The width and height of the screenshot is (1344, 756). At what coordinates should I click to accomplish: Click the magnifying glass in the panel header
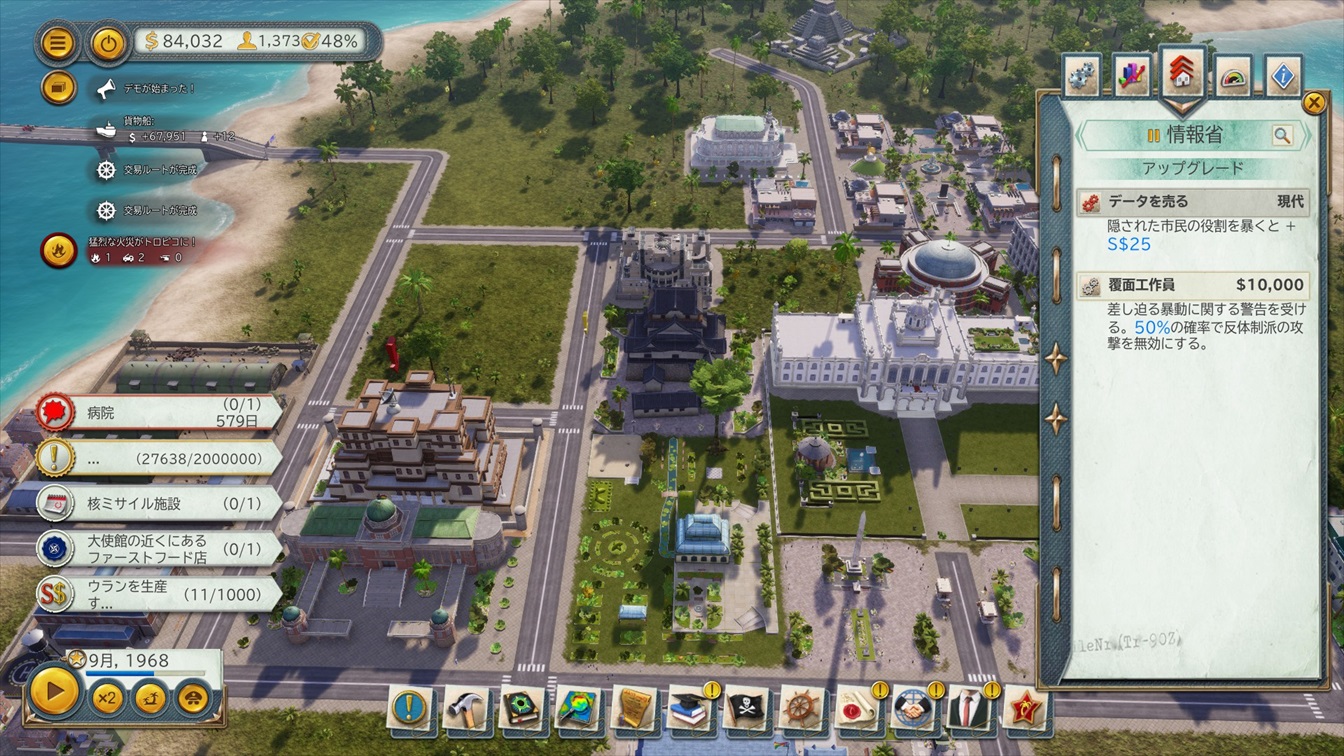[1282, 135]
